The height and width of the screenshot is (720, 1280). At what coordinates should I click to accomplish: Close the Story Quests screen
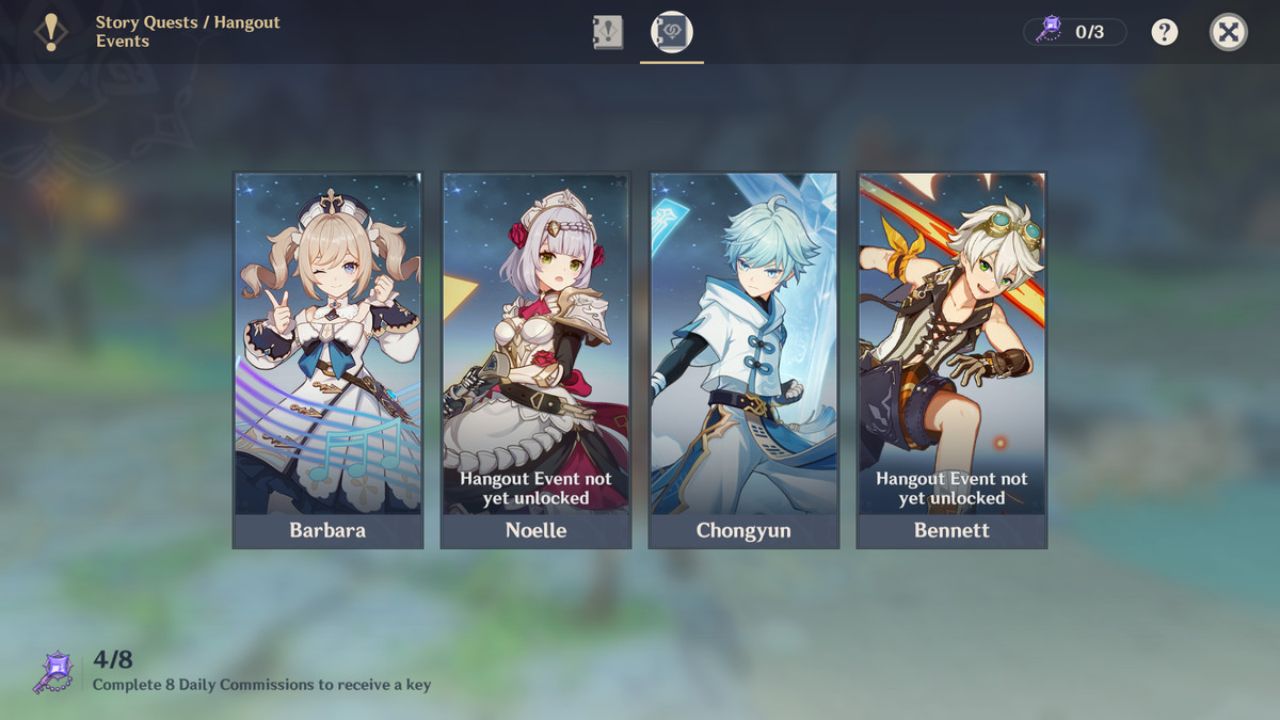(1228, 32)
